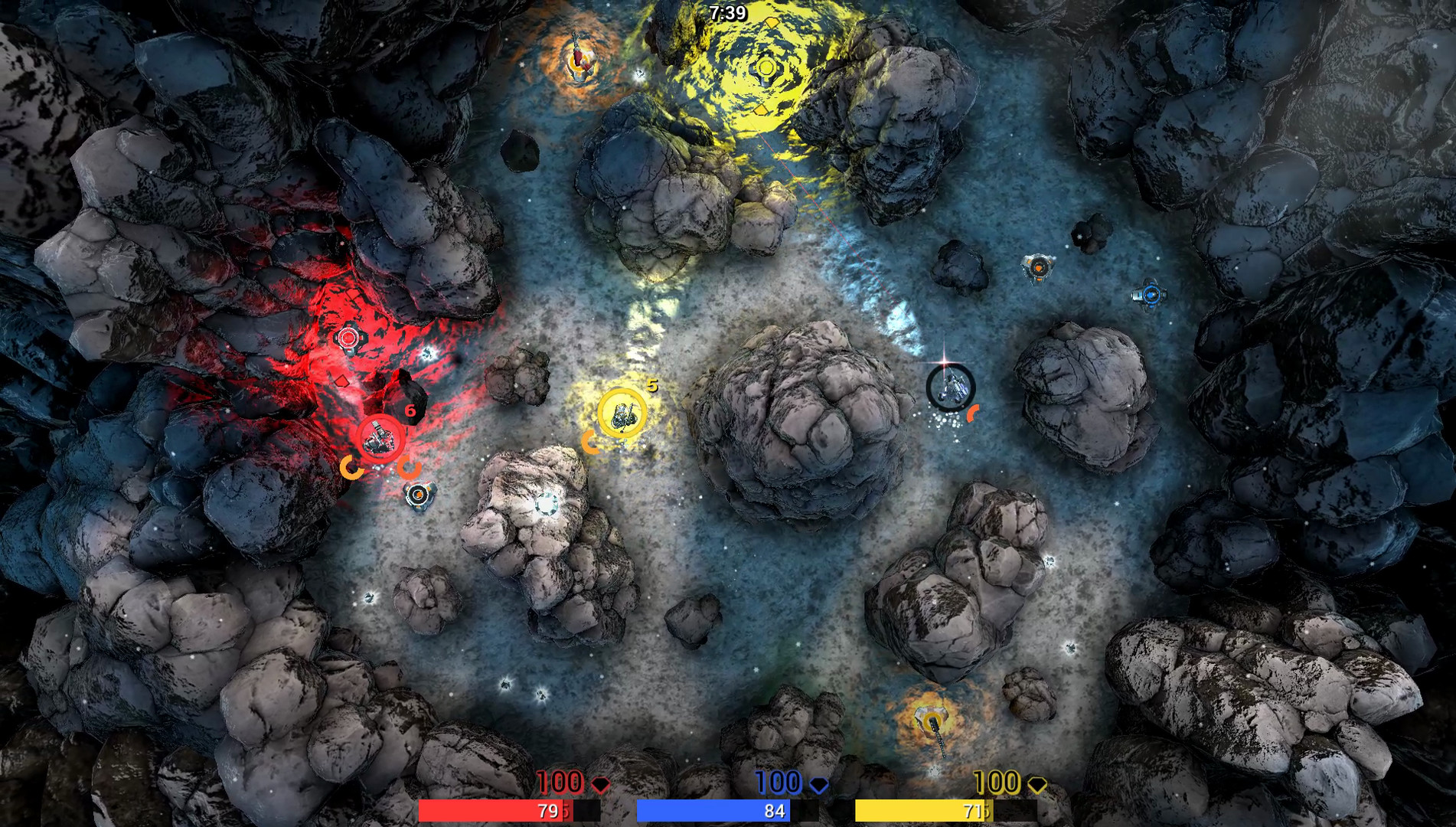Select the red turret in the red zone
This screenshot has height=827, width=1456.
pos(350,337)
